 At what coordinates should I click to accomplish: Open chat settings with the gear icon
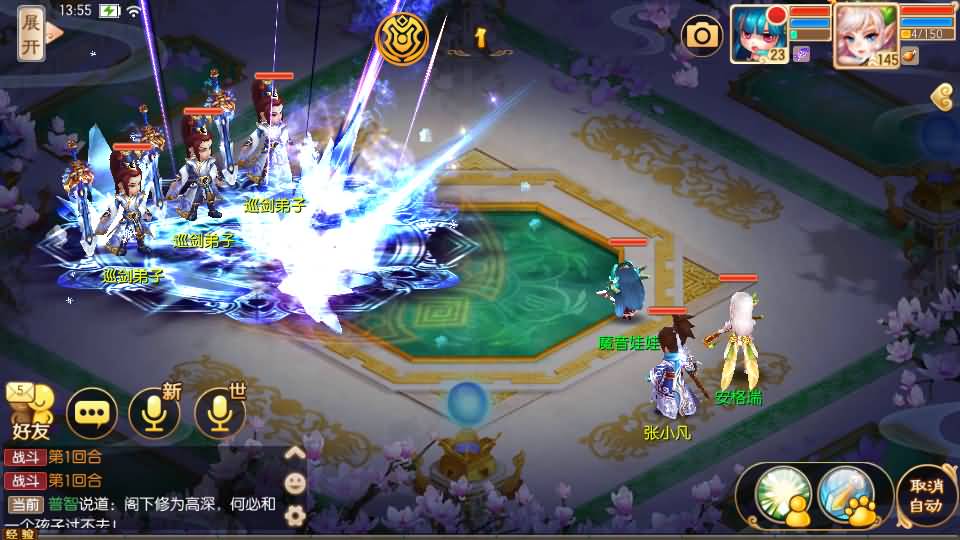[295, 515]
